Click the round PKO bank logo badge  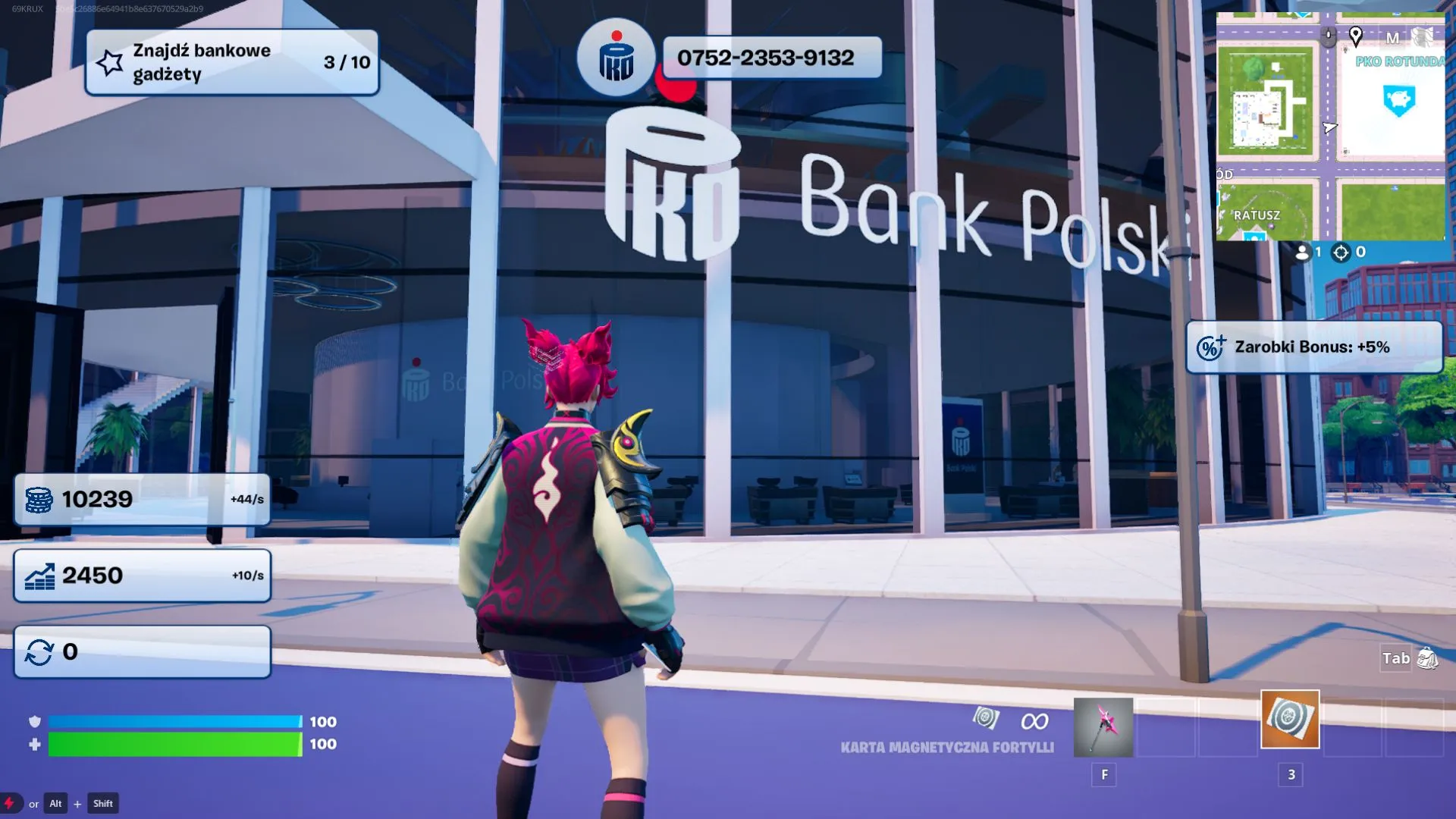click(x=615, y=58)
